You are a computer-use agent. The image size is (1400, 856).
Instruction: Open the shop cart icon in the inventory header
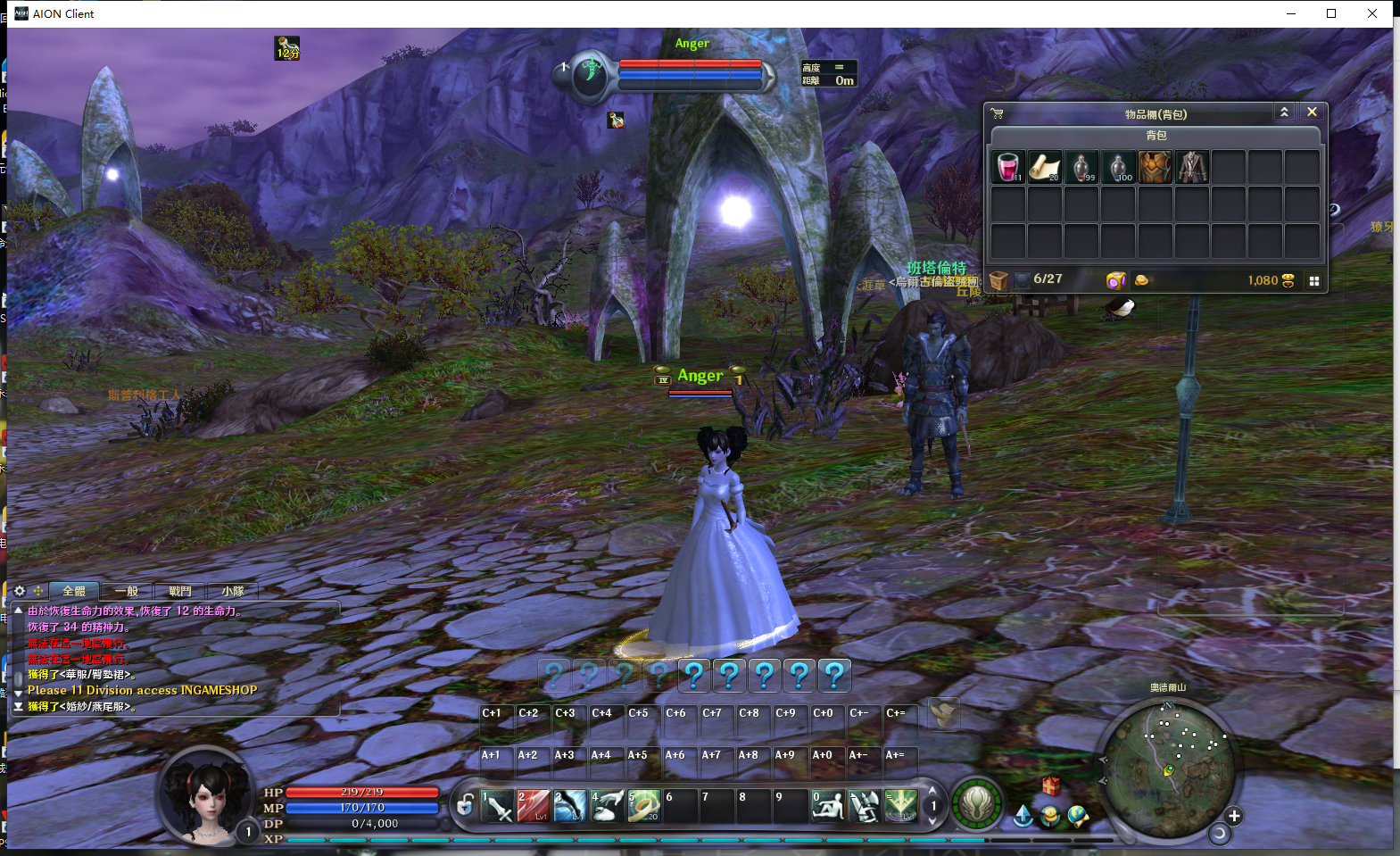point(998,113)
